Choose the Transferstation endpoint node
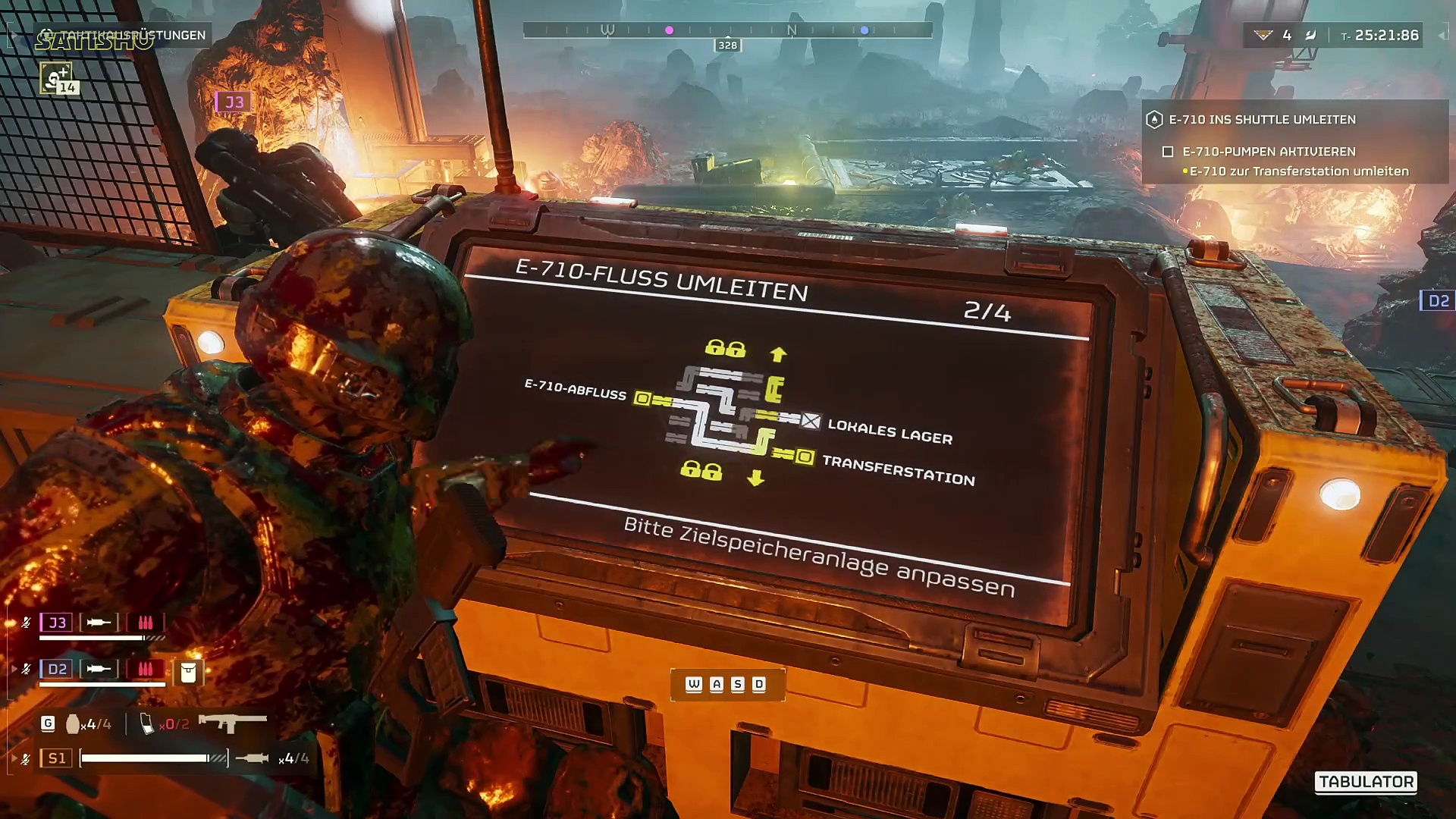 805,457
